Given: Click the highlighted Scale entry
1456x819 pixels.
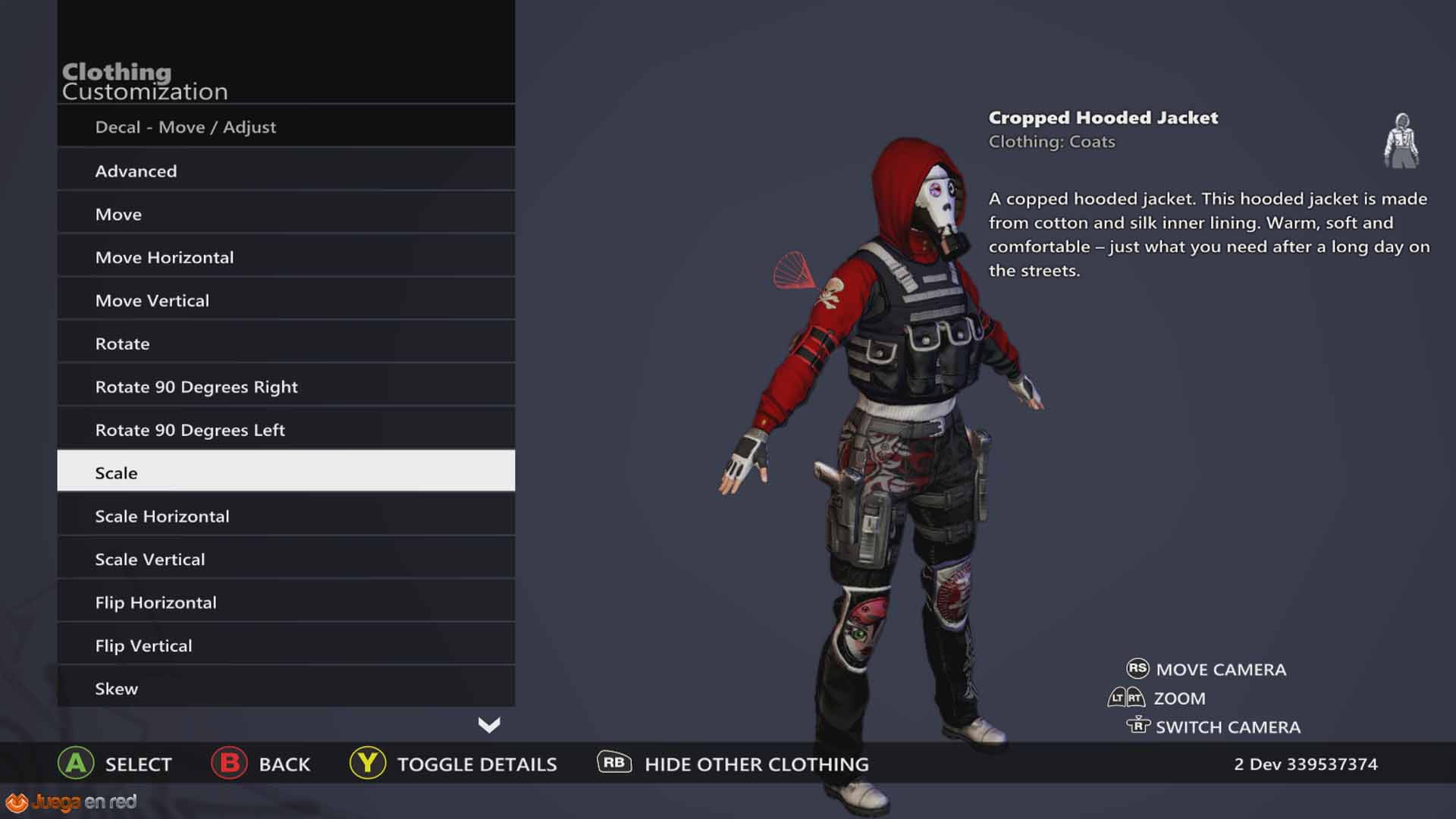Looking at the screenshot, I should point(286,472).
